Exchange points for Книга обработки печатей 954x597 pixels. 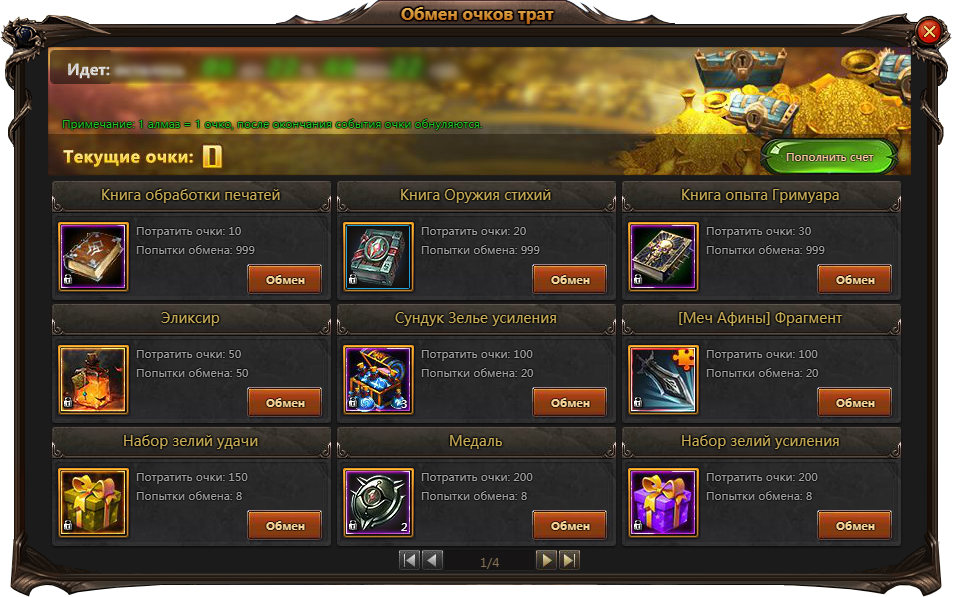pyautogui.click(x=284, y=280)
